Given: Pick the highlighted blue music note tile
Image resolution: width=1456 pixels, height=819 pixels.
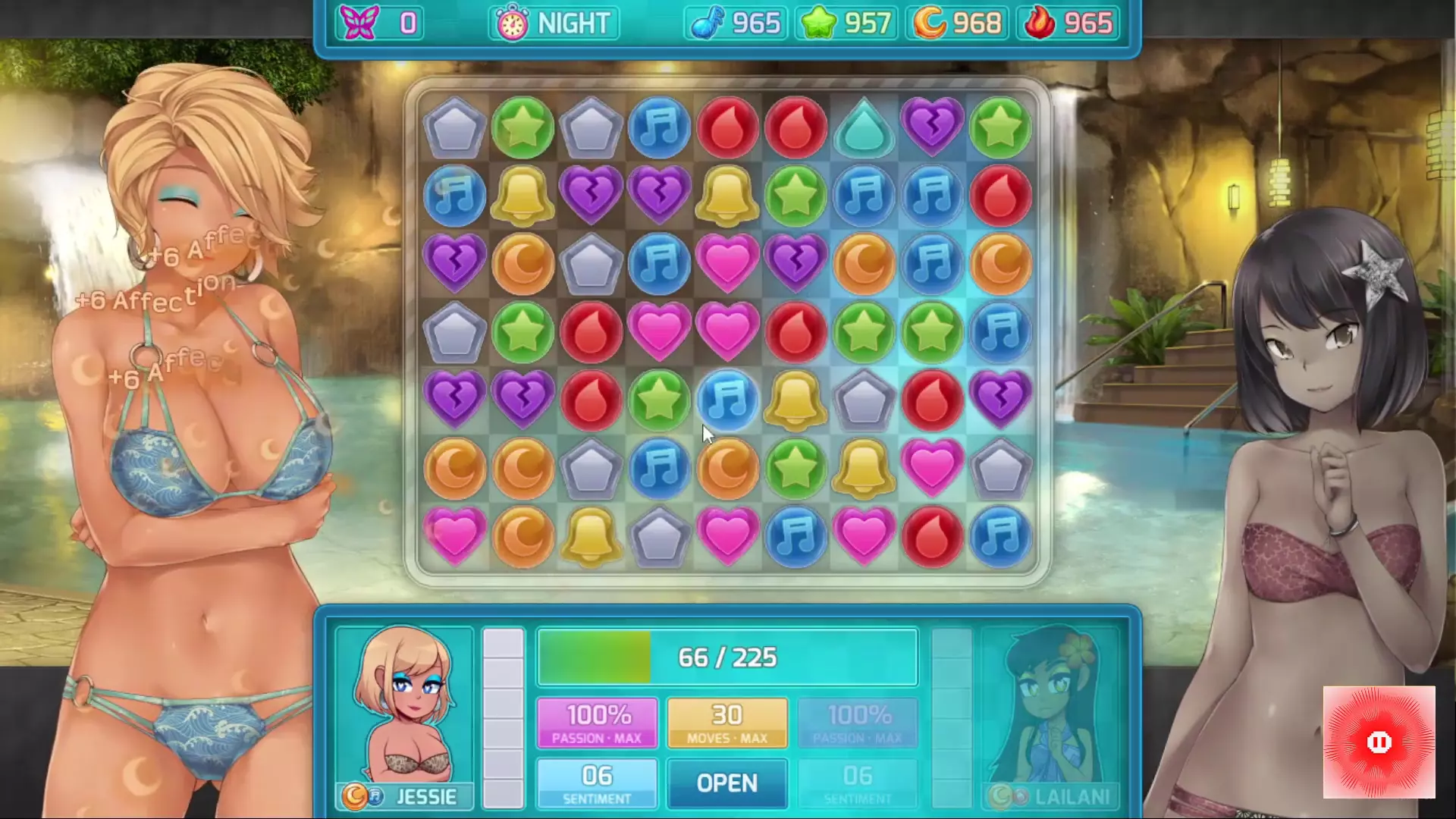Looking at the screenshot, I should 727,400.
